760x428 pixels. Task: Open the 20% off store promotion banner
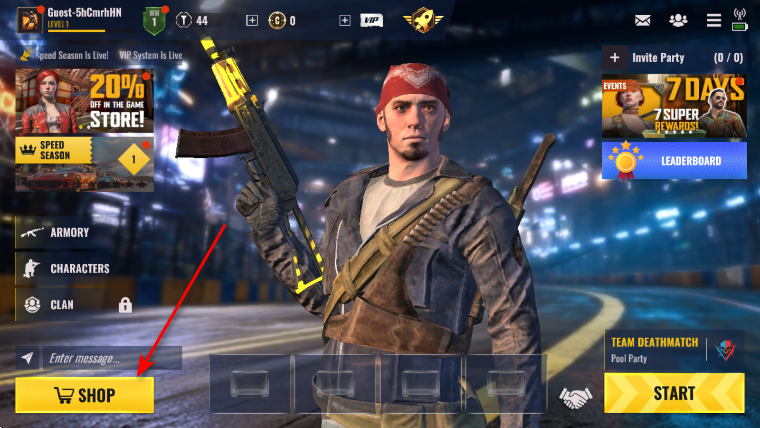point(85,101)
